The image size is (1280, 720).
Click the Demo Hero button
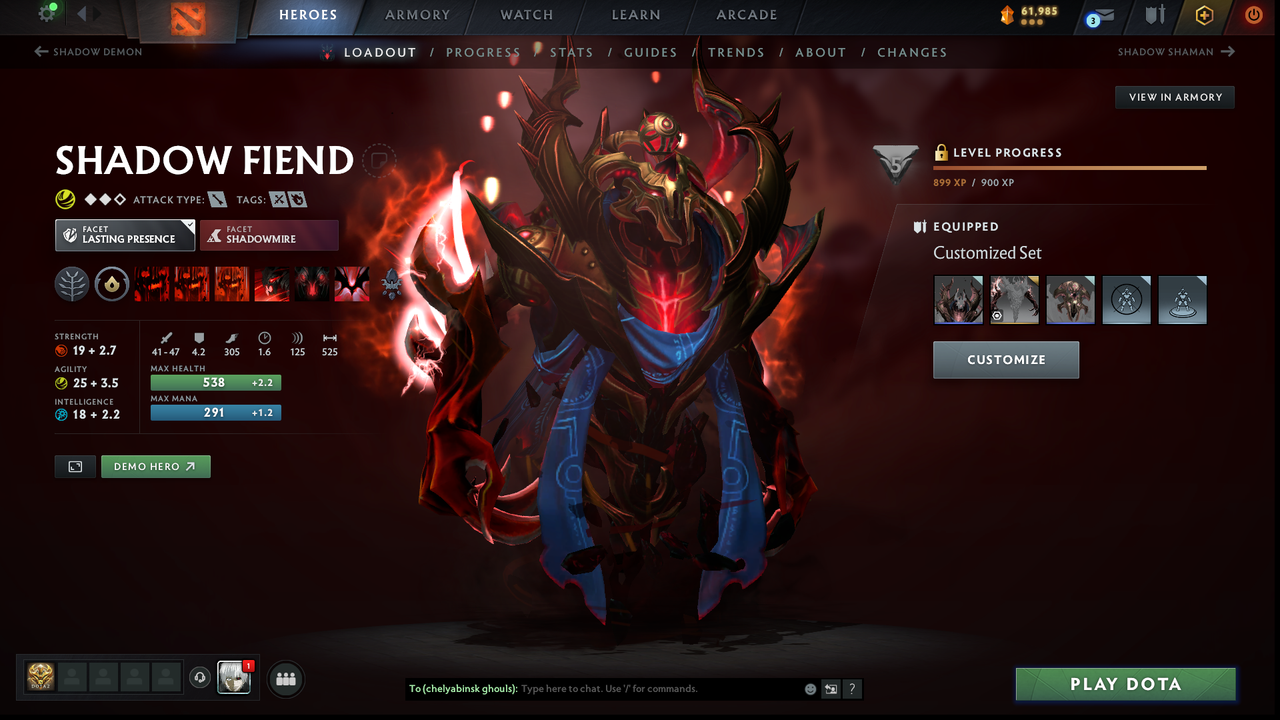pos(155,466)
